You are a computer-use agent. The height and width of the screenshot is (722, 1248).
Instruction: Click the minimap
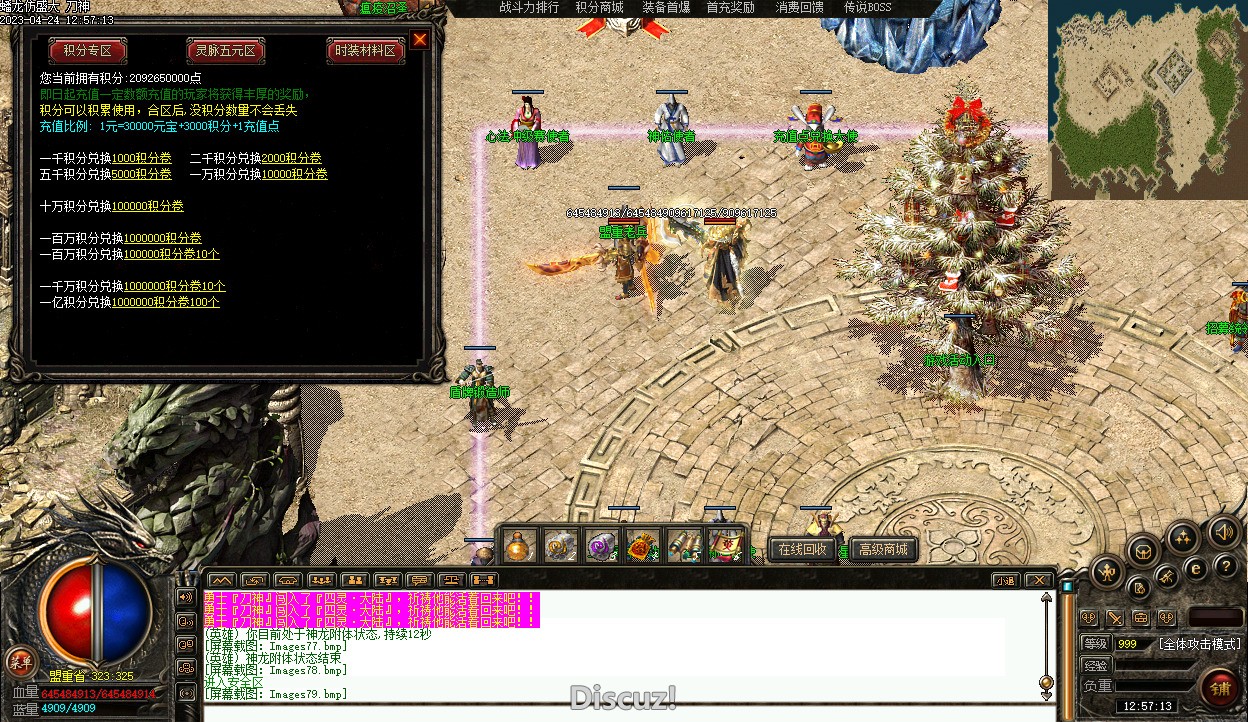tap(1146, 100)
